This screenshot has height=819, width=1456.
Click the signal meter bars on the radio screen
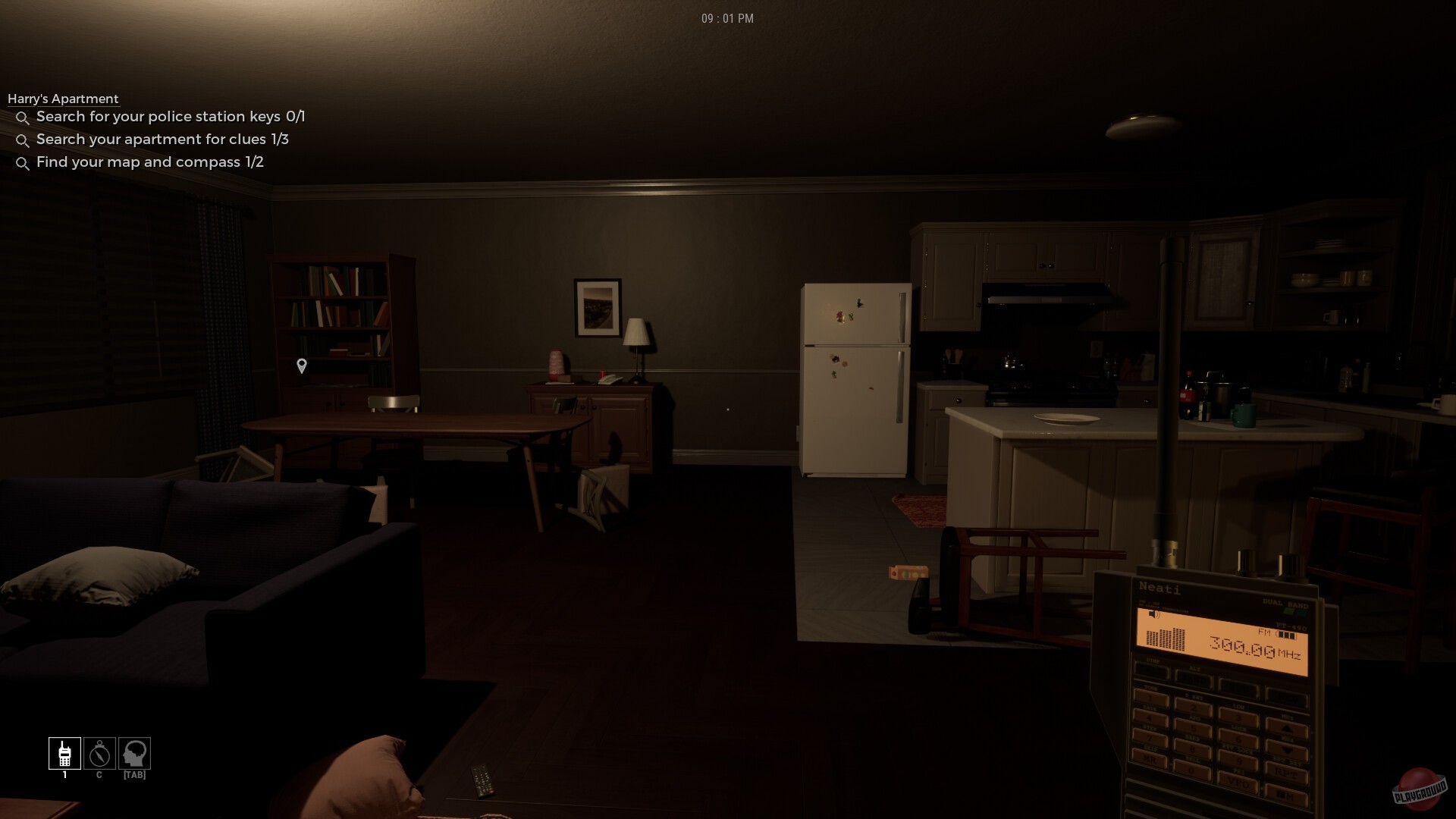(x=1165, y=639)
